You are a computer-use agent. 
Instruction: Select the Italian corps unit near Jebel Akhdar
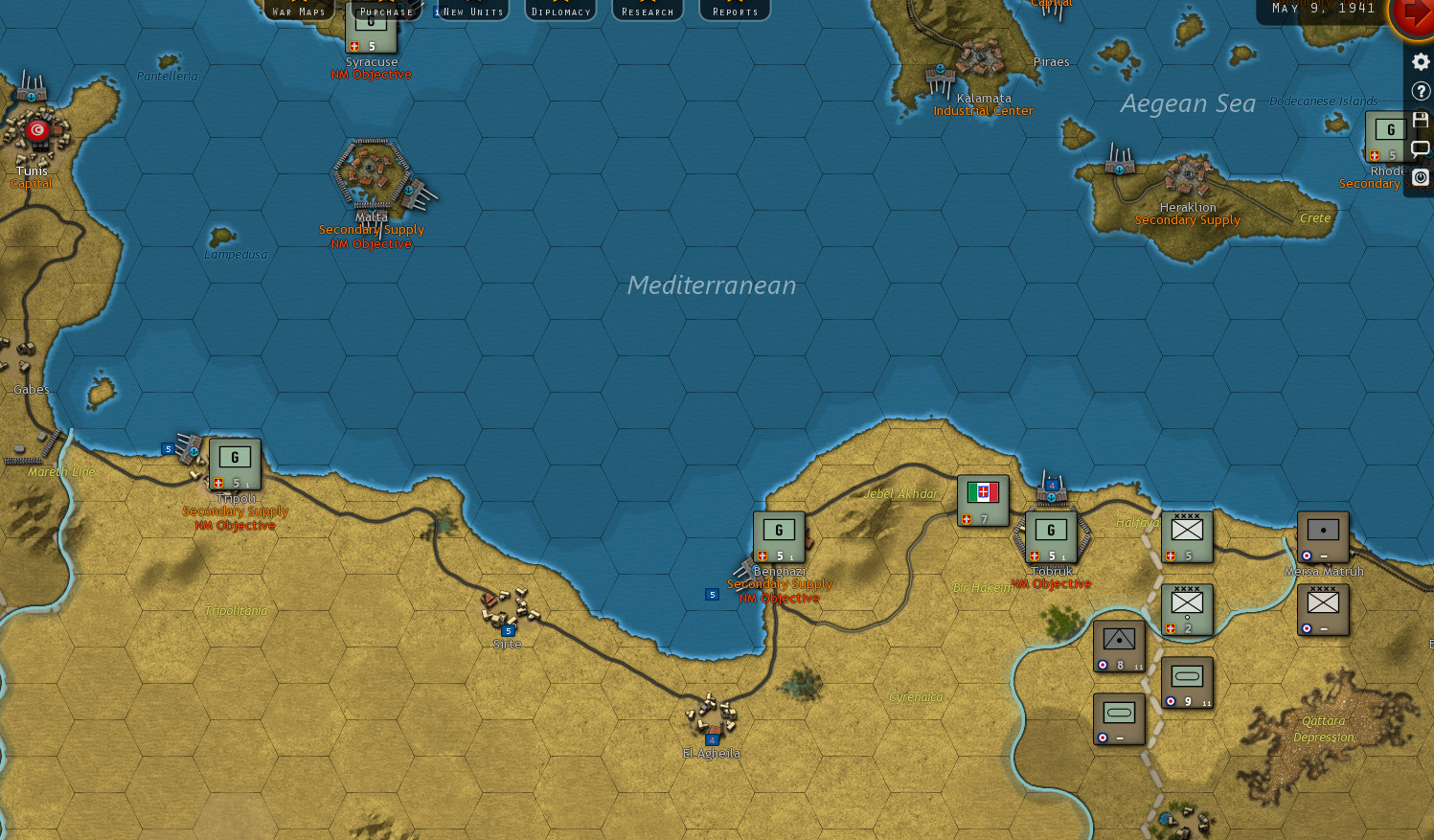click(983, 499)
